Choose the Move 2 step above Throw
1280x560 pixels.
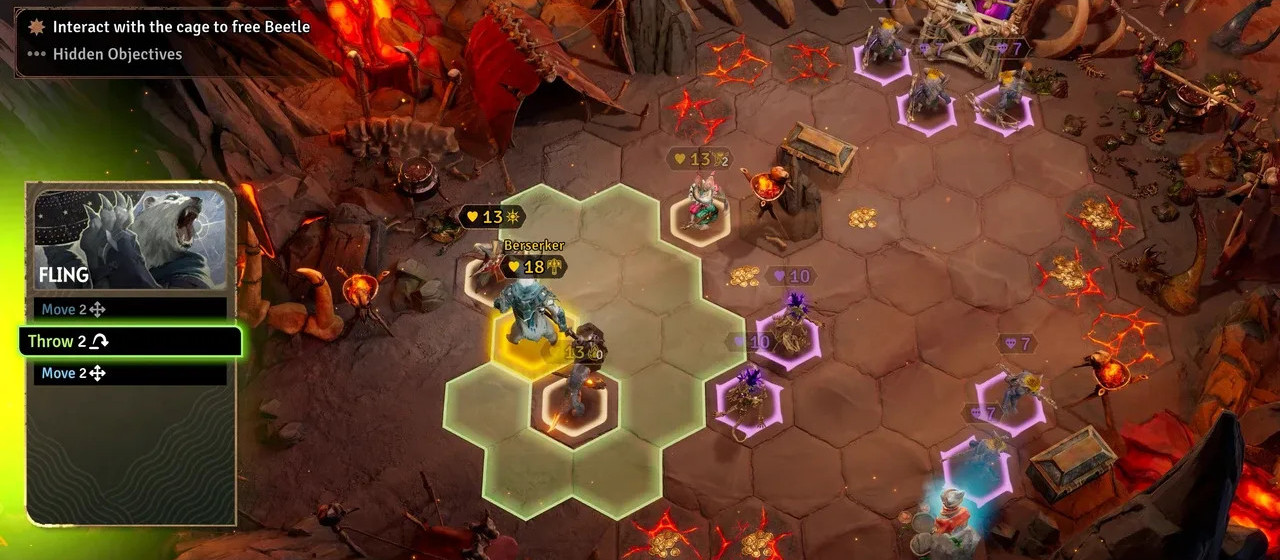(130, 310)
